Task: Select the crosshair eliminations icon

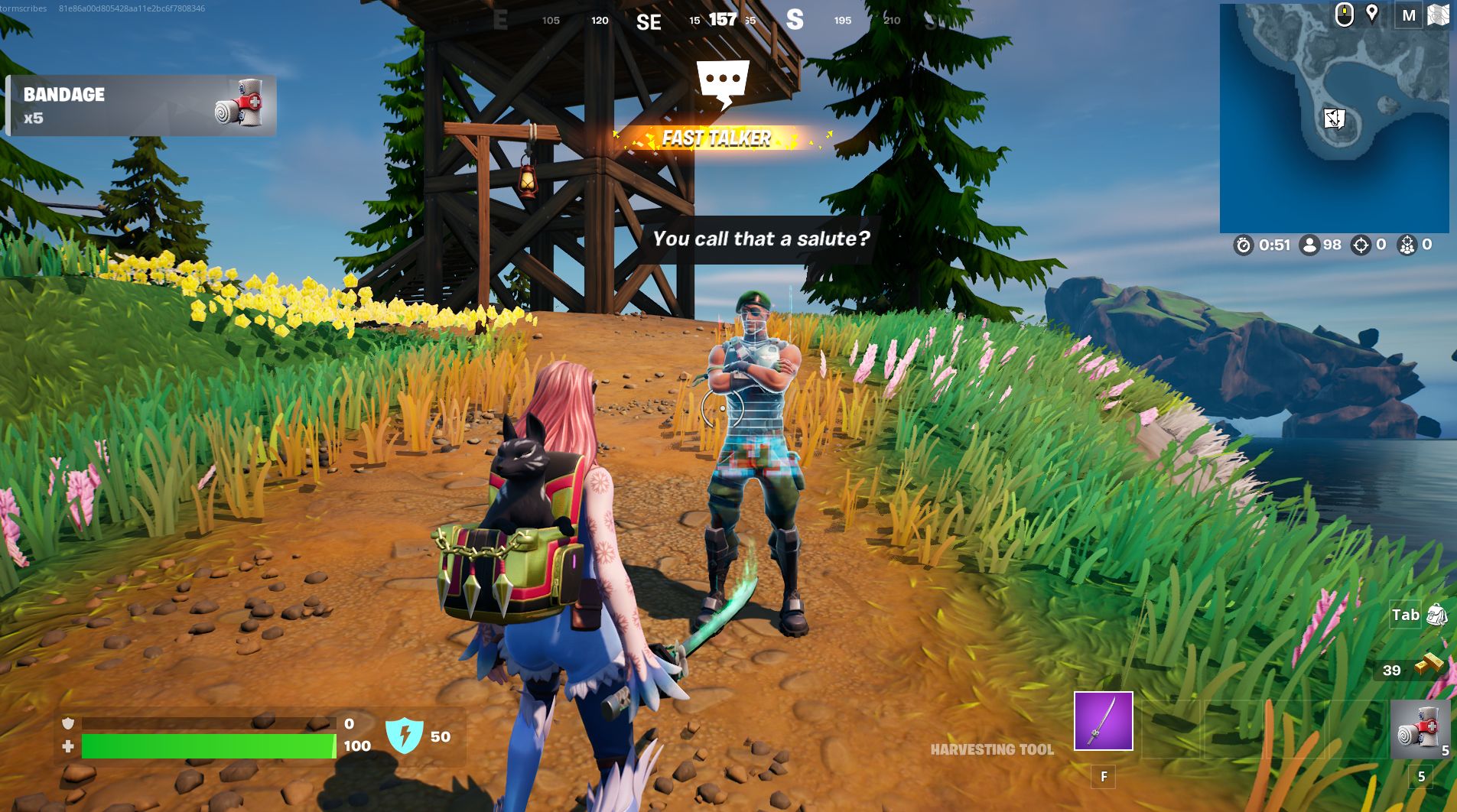Action: (x=1361, y=245)
